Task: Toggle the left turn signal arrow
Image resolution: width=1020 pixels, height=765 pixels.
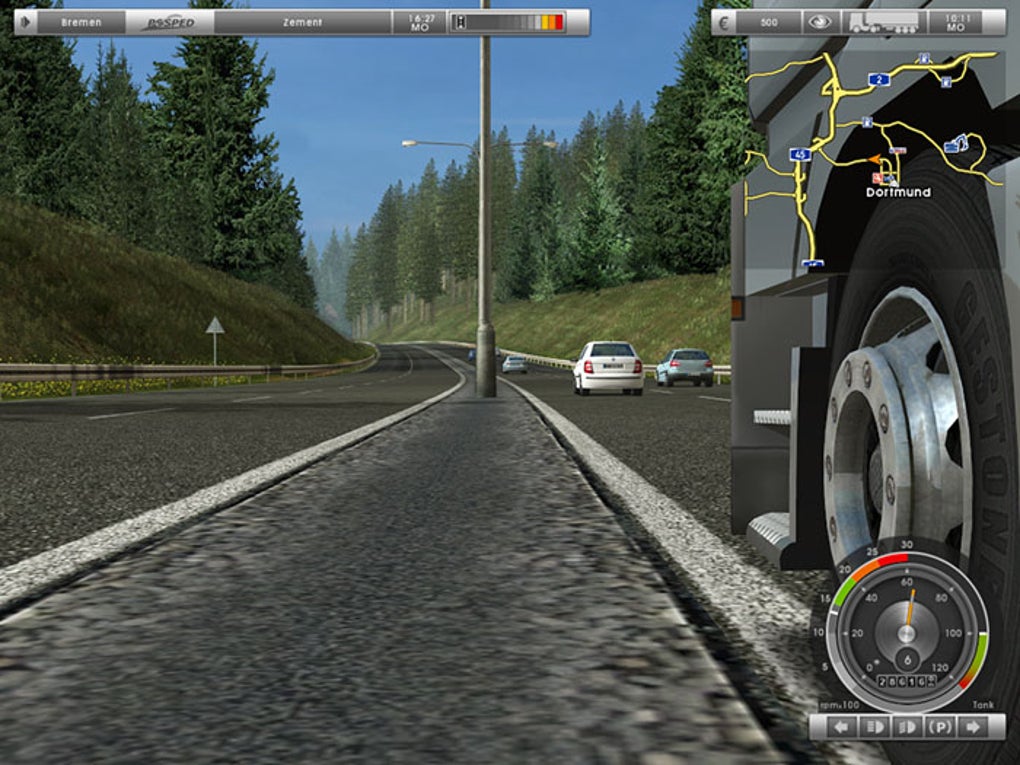Action: pos(842,727)
